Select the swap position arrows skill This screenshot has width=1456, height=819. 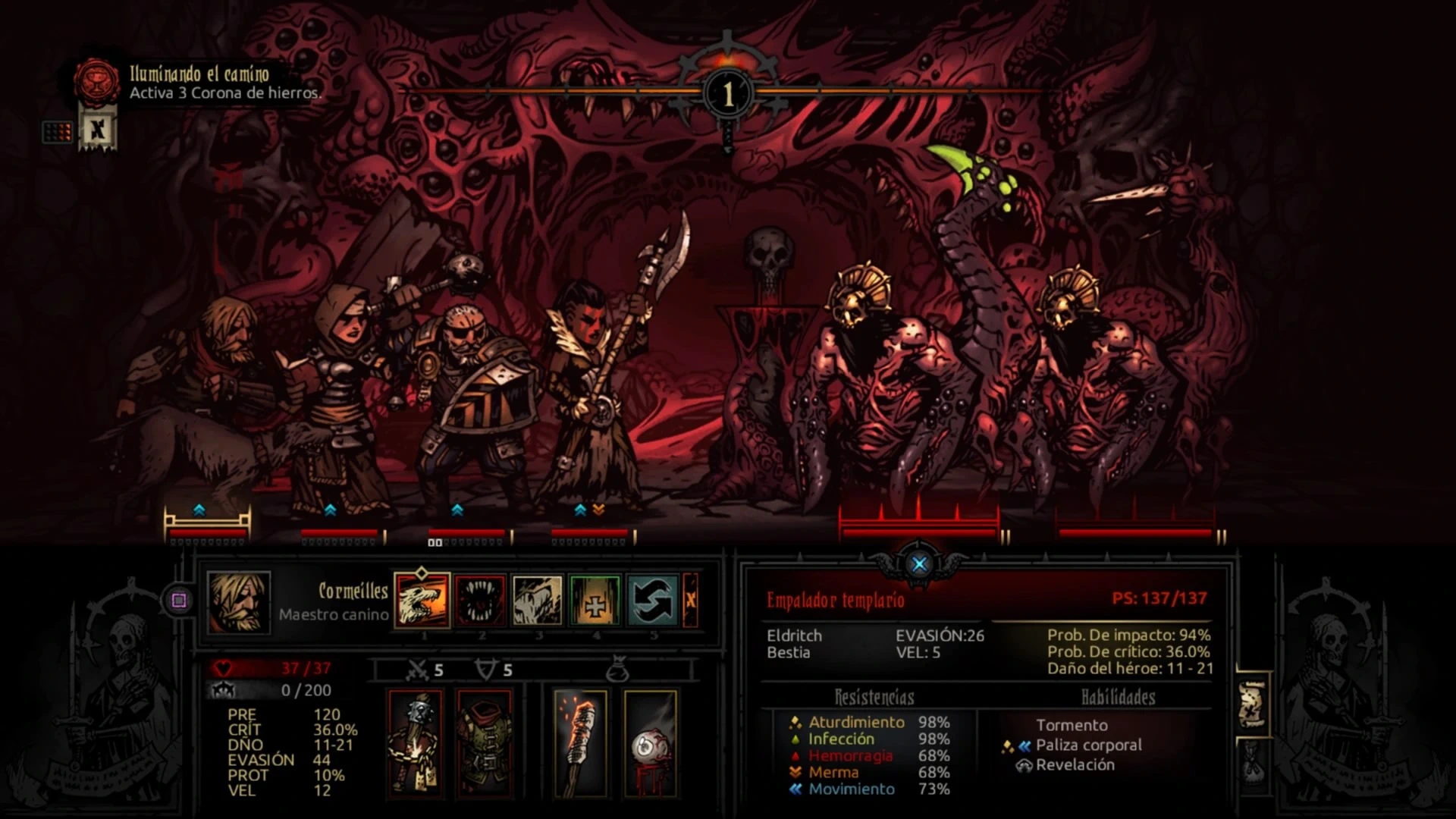pyautogui.click(x=653, y=600)
